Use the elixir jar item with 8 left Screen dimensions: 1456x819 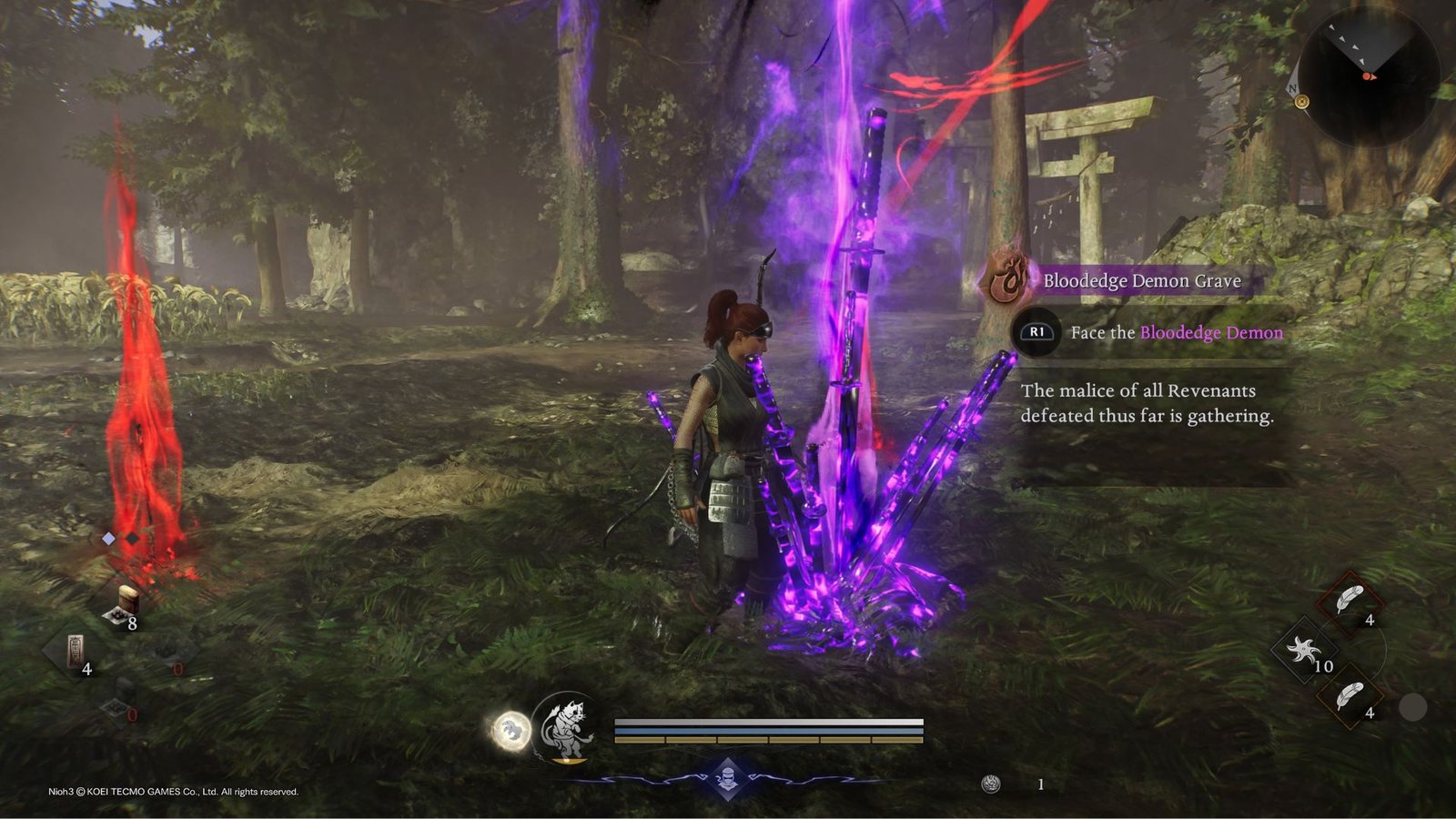pyautogui.click(x=126, y=602)
